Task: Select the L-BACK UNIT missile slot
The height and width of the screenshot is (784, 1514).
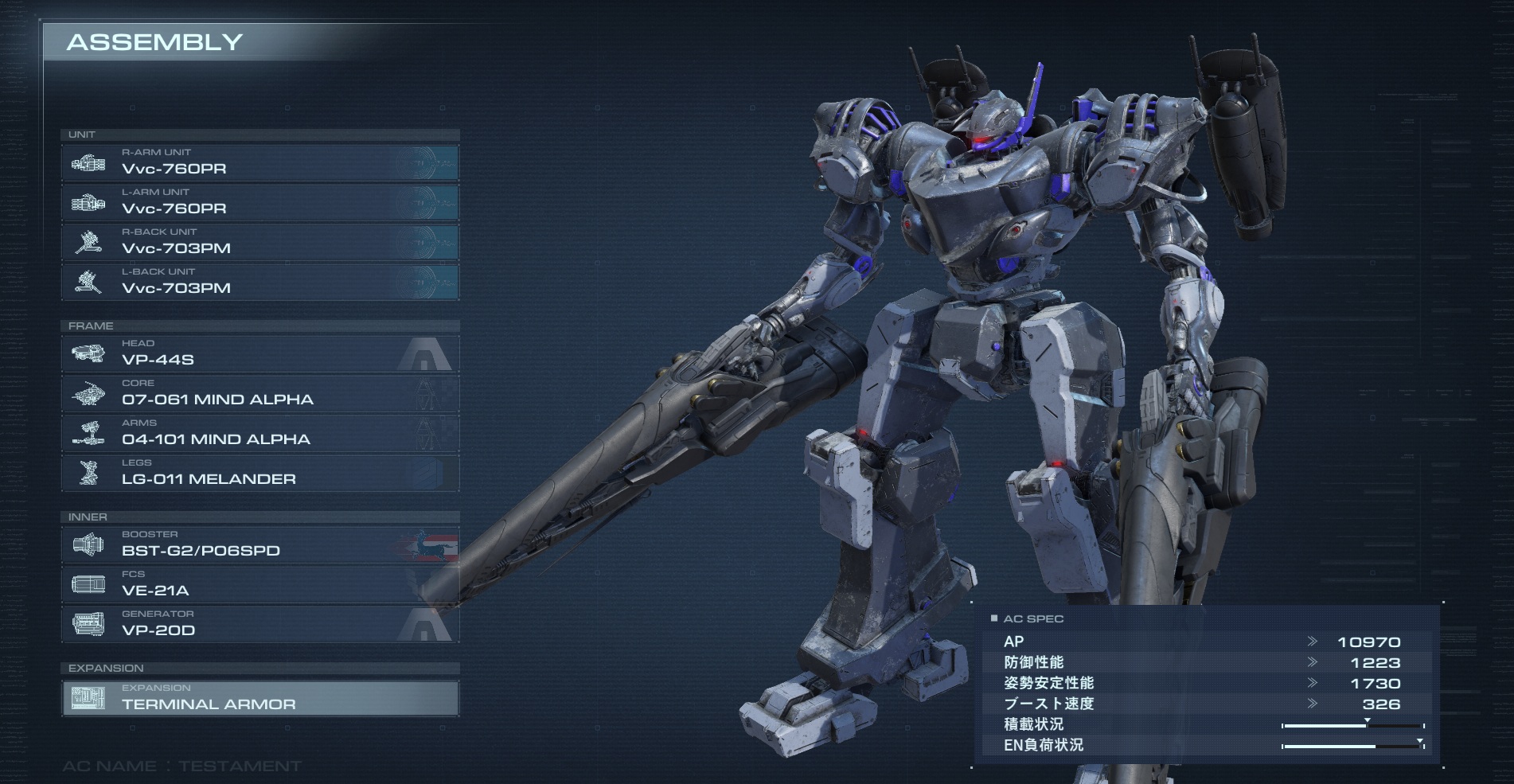Action: (260, 283)
